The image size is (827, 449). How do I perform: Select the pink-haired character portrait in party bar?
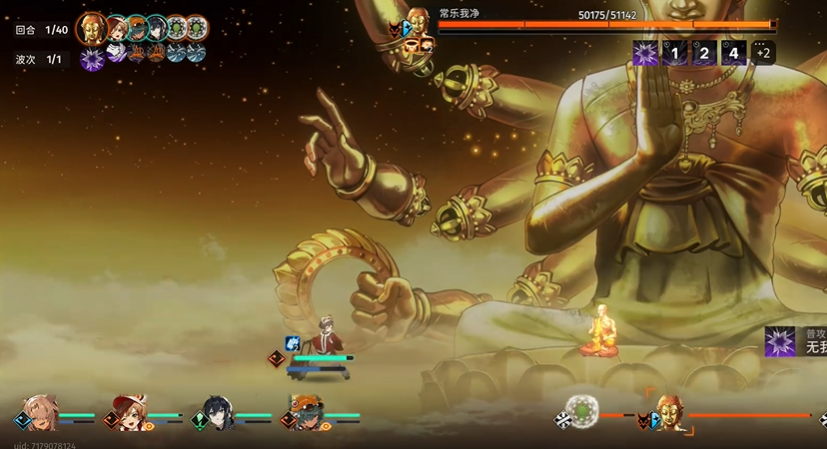(40, 411)
